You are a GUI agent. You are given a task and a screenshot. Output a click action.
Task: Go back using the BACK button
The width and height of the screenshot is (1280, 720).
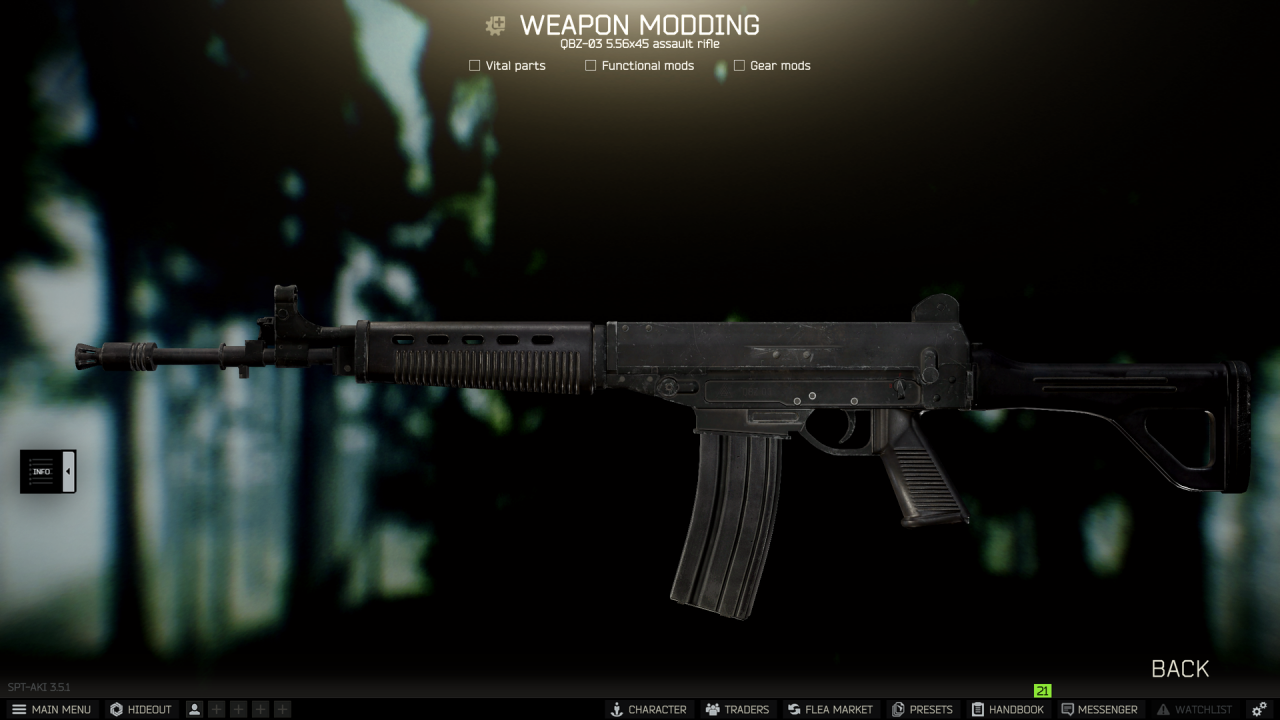(x=1180, y=669)
